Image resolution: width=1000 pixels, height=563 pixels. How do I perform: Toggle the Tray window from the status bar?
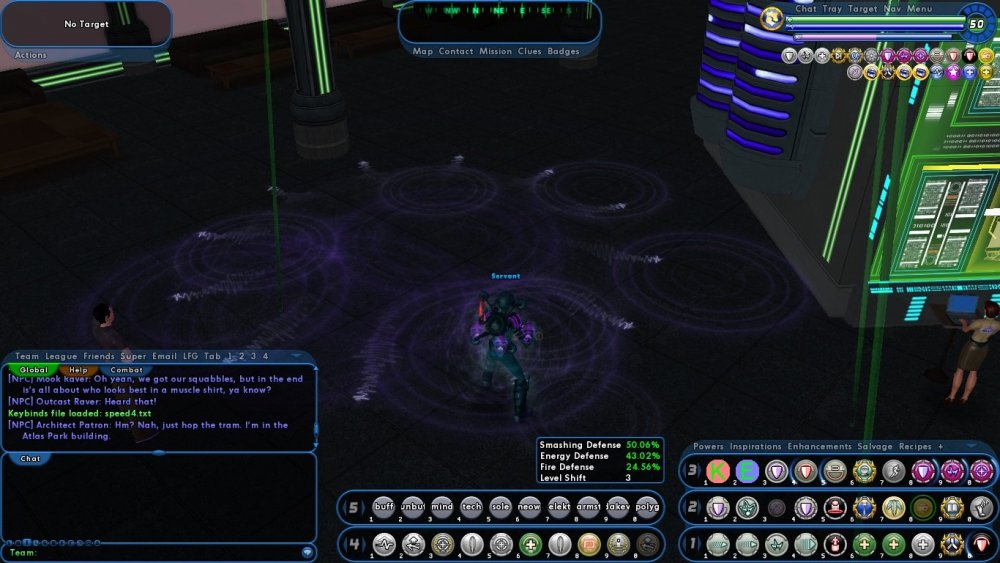coord(832,9)
